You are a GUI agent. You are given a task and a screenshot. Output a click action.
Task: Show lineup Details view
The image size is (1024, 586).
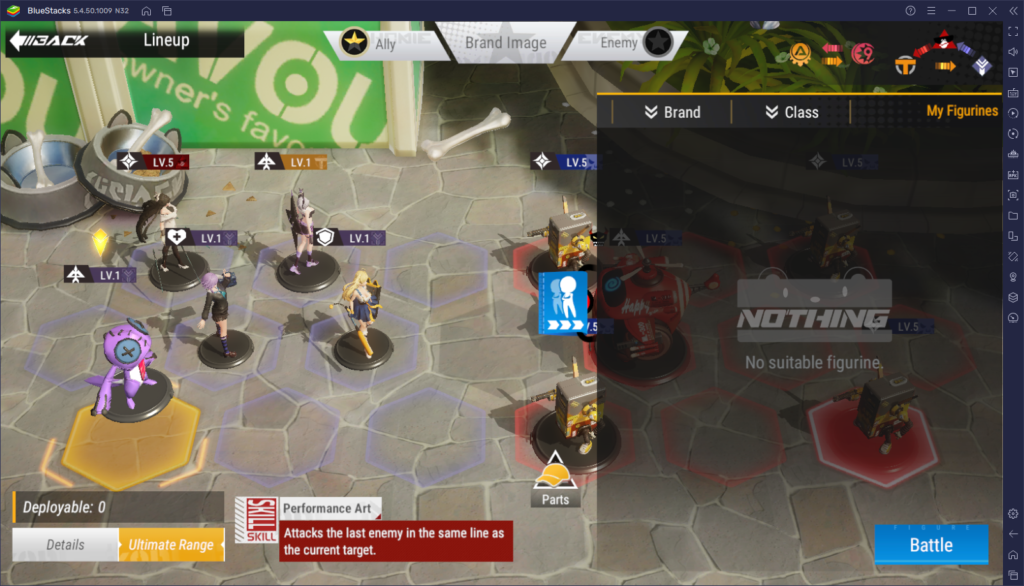[x=65, y=545]
